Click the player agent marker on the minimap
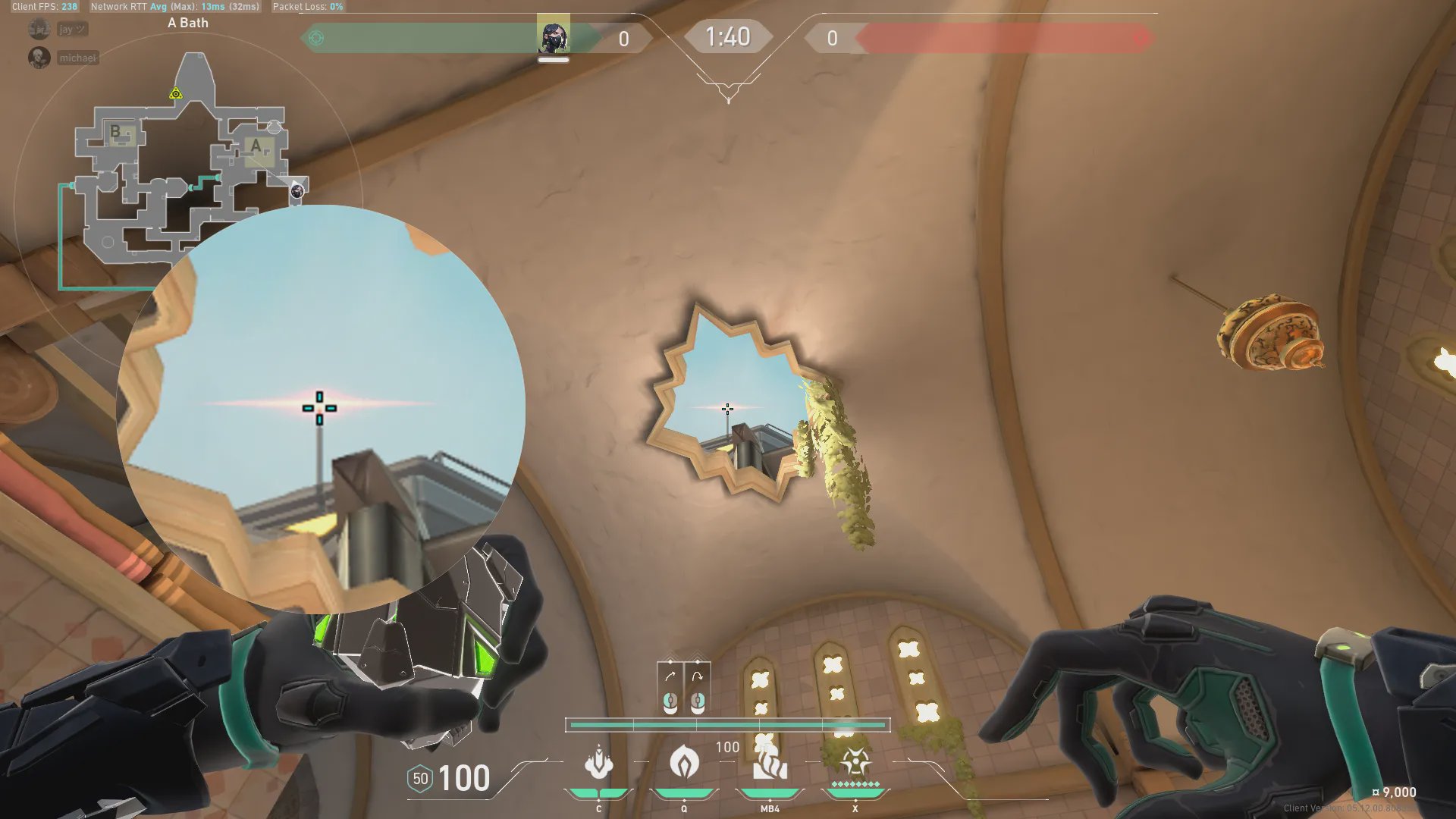The width and height of the screenshot is (1456, 819). [297, 191]
